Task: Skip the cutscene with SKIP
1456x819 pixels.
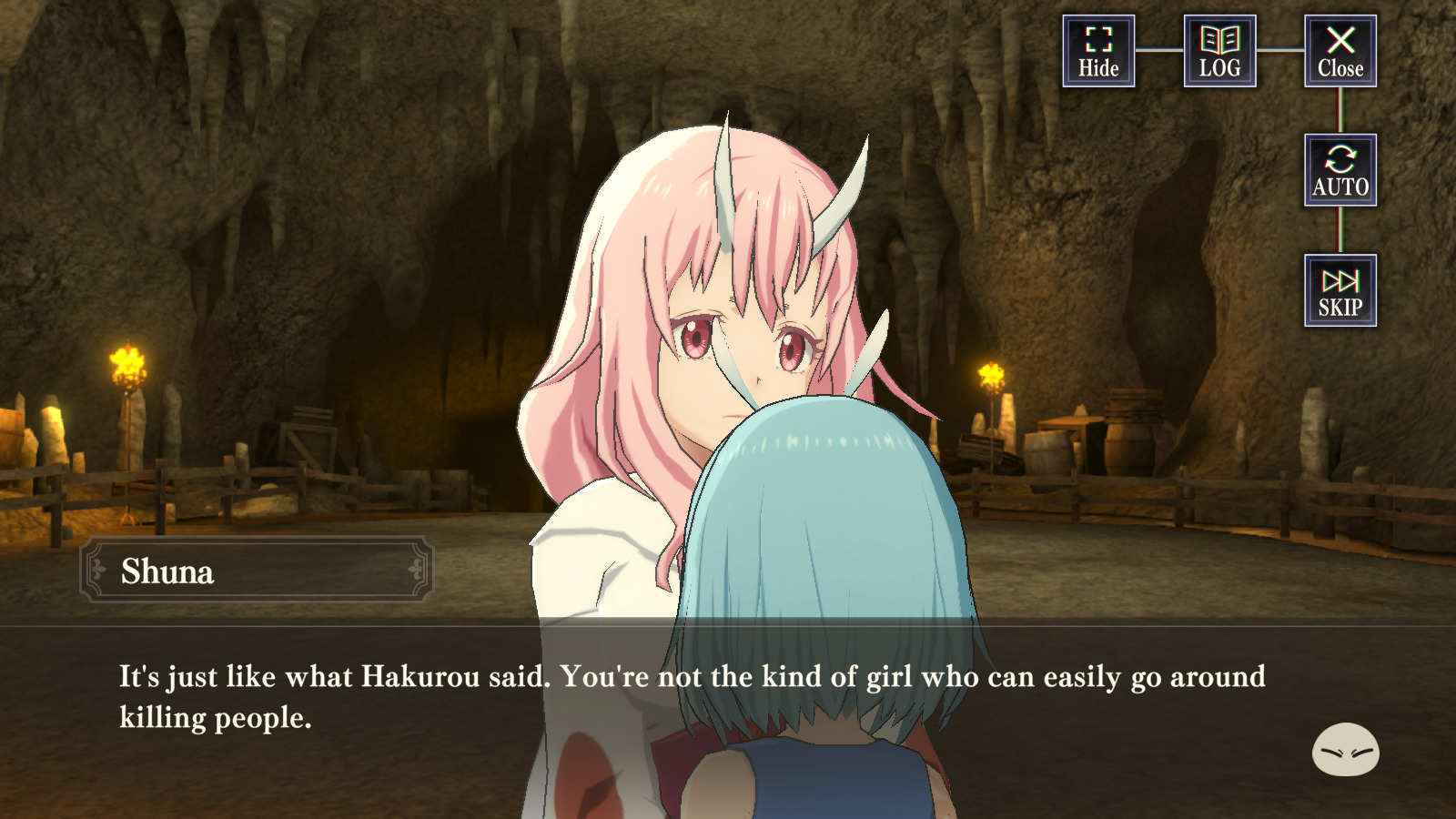Action: click(1340, 290)
